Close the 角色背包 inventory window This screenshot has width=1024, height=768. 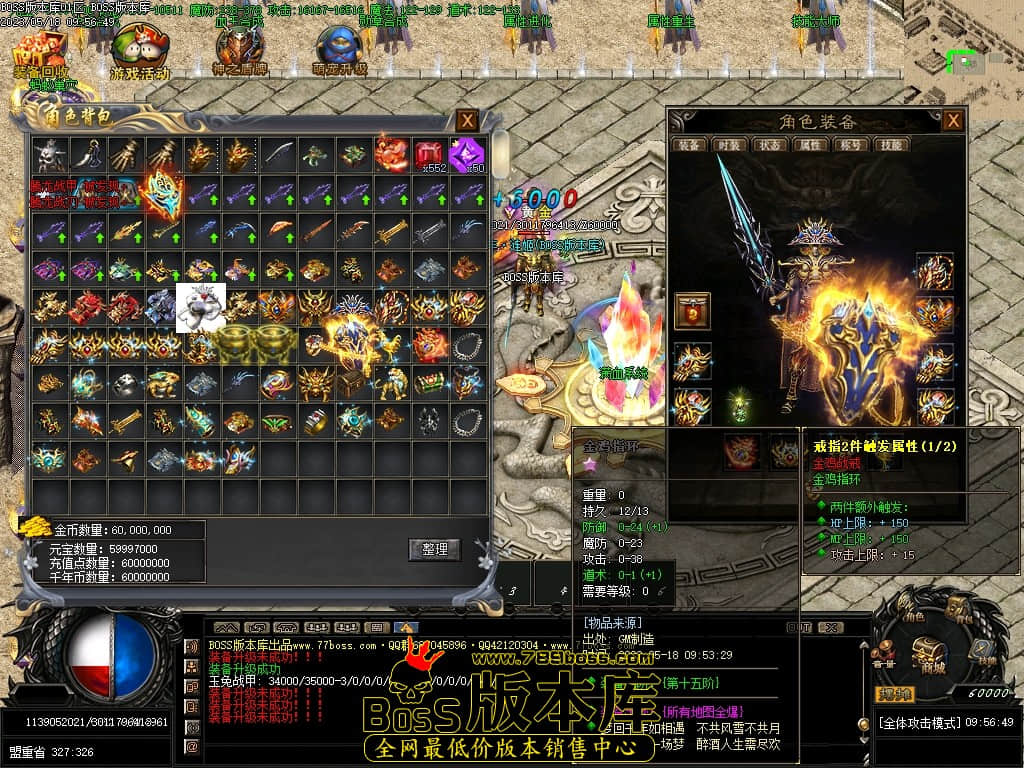pyautogui.click(x=467, y=121)
